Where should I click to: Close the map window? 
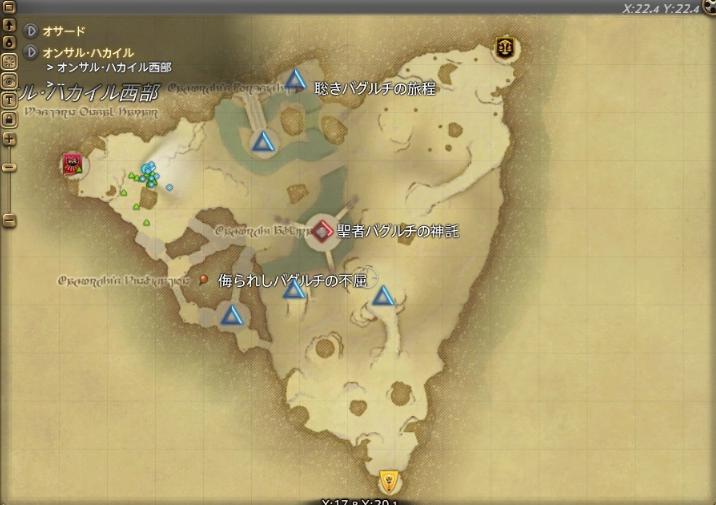(x=708, y=8)
